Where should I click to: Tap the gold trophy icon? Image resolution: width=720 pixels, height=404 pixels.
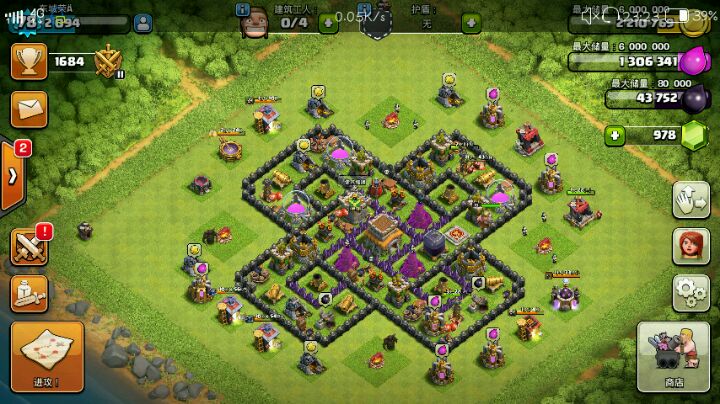coord(30,61)
